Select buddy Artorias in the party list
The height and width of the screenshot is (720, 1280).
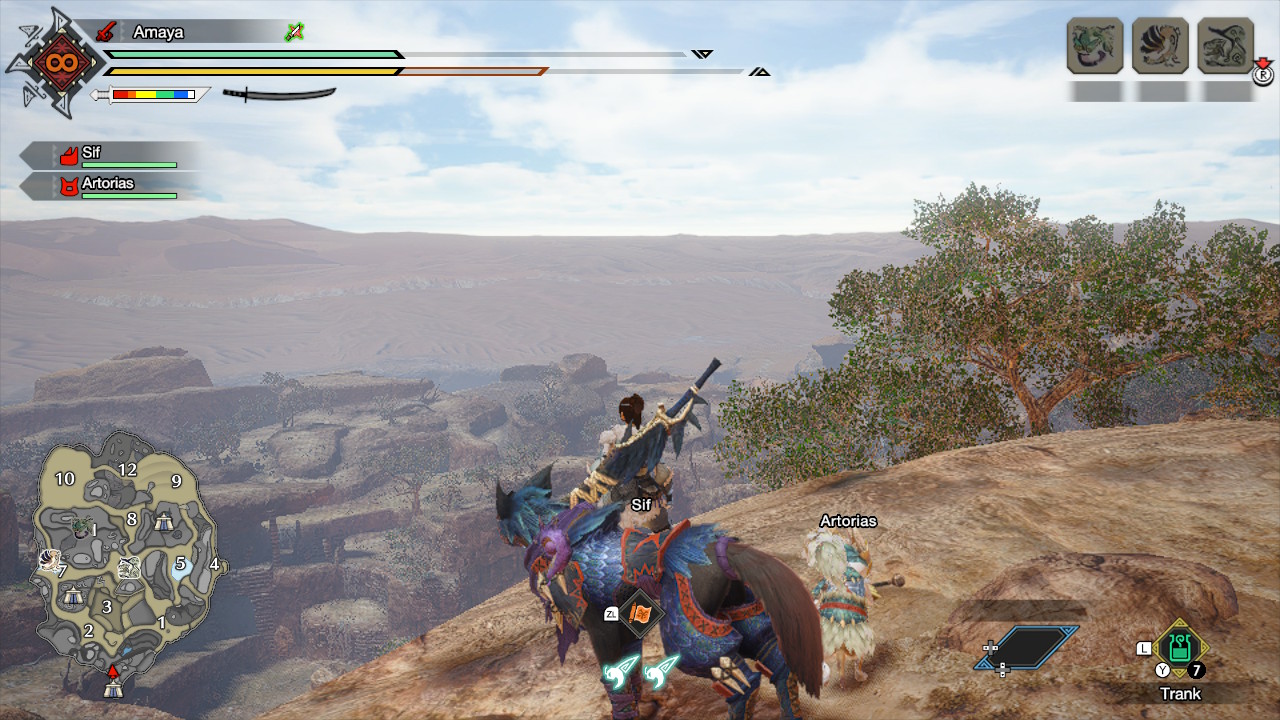(x=110, y=186)
